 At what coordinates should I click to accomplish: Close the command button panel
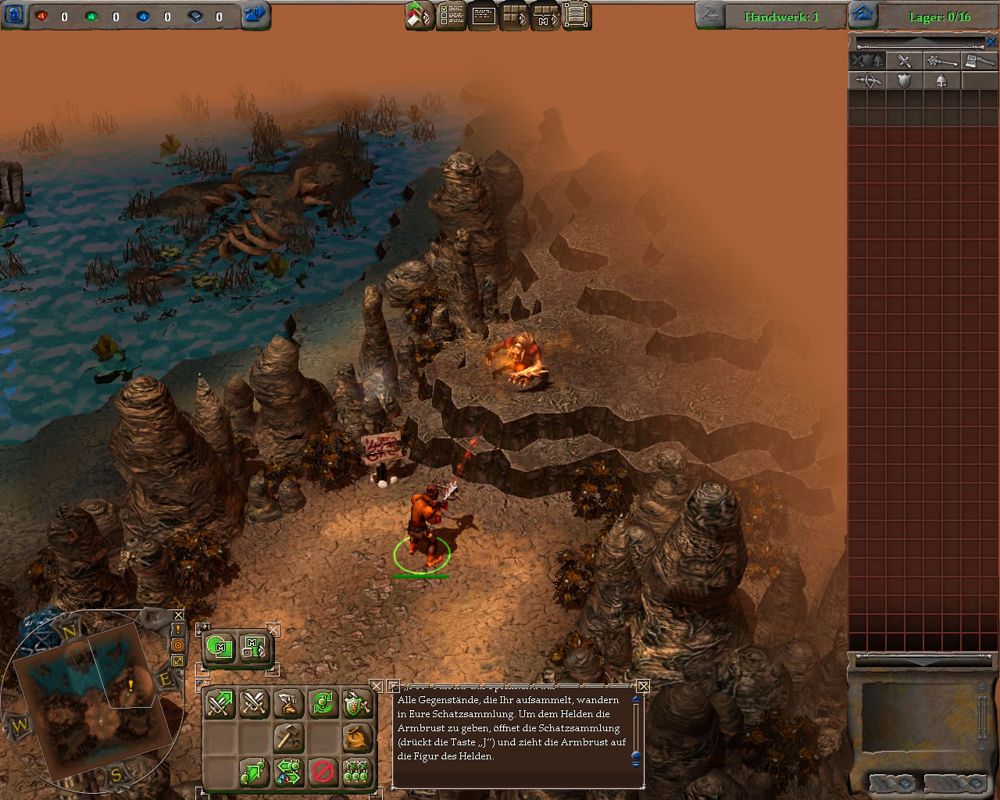pyautogui.click(x=377, y=687)
